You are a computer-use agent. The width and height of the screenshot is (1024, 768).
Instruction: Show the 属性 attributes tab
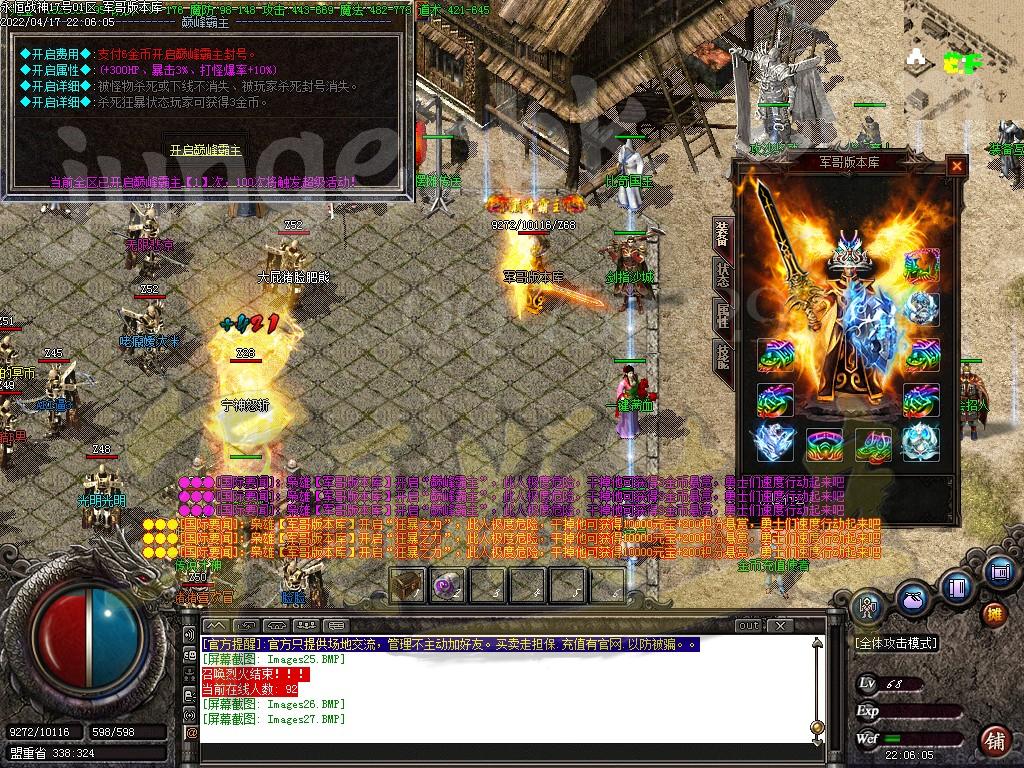tap(722, 316)
